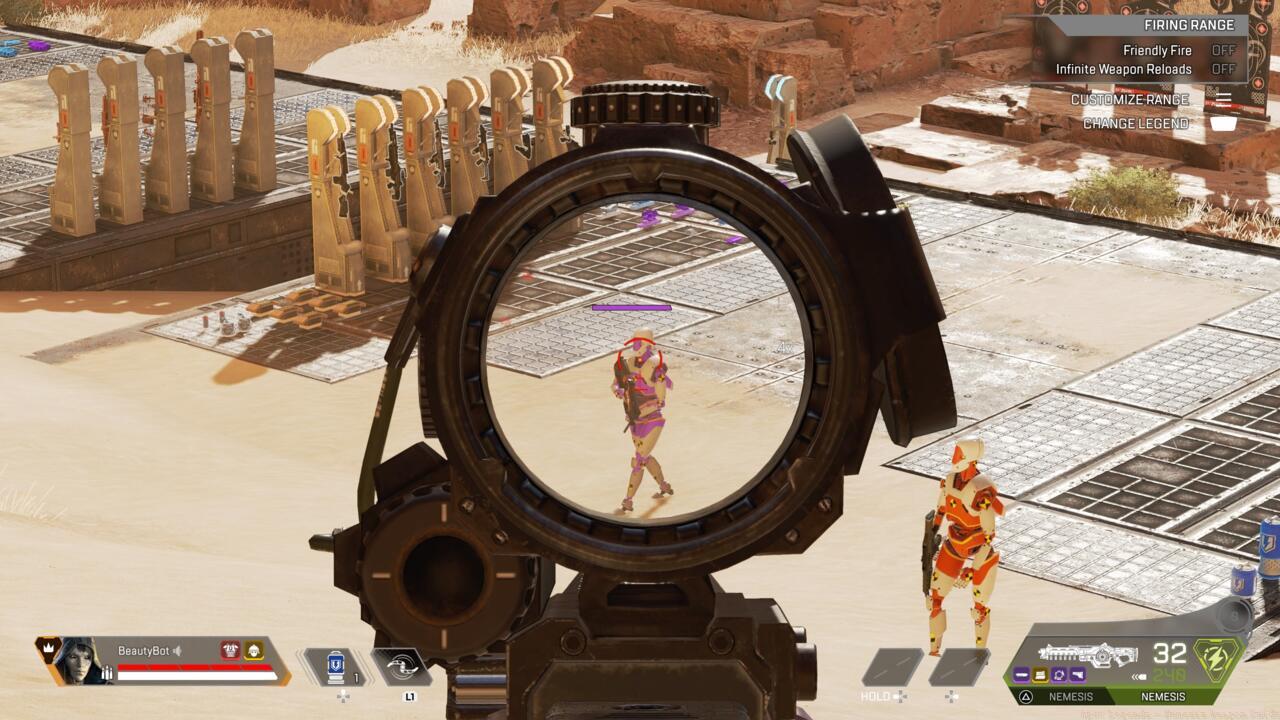Select the optic attachment icon on the Nemesis
This screenshot has width=1280, height=720.
(1058, 674)
